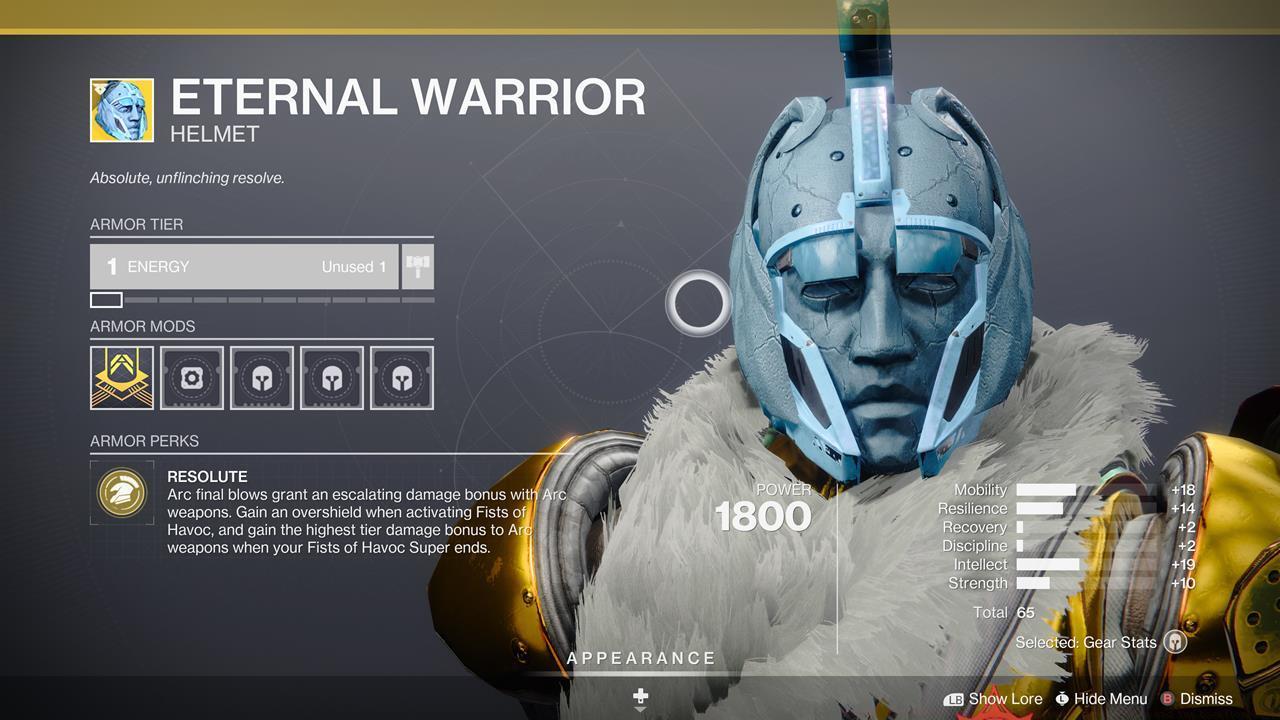Open the shader mod slot
The height and width of the screenshot is (720, 1280).
[191, 377]
